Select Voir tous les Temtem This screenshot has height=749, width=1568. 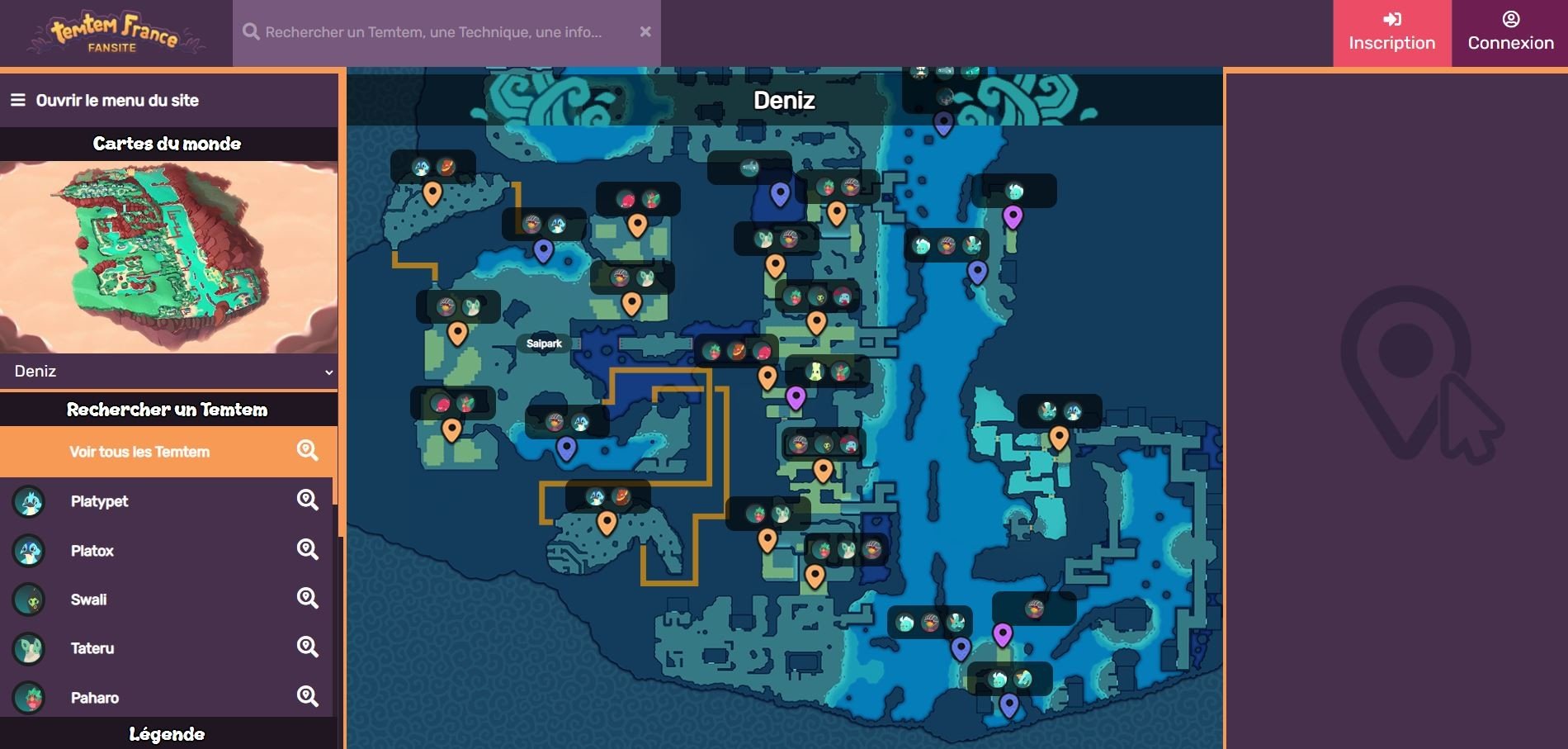(x=140, y=451)
